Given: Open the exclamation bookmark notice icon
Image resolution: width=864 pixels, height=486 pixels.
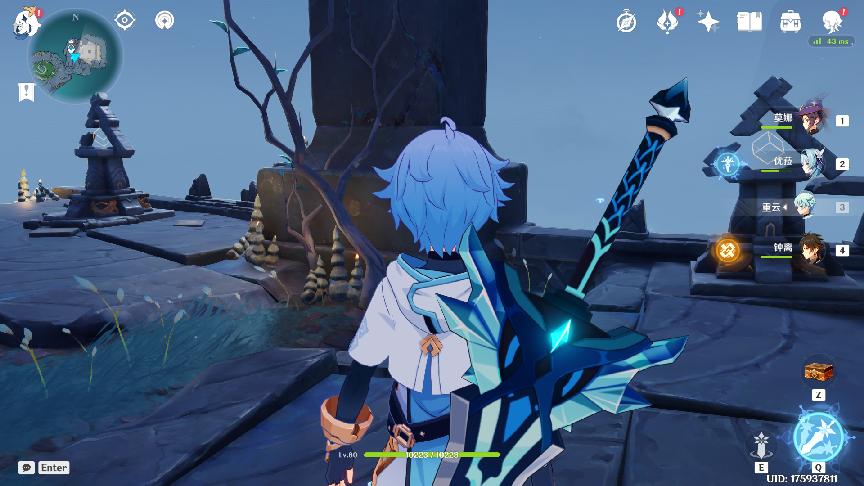Looking at the screenshot, I should point(25,92).
